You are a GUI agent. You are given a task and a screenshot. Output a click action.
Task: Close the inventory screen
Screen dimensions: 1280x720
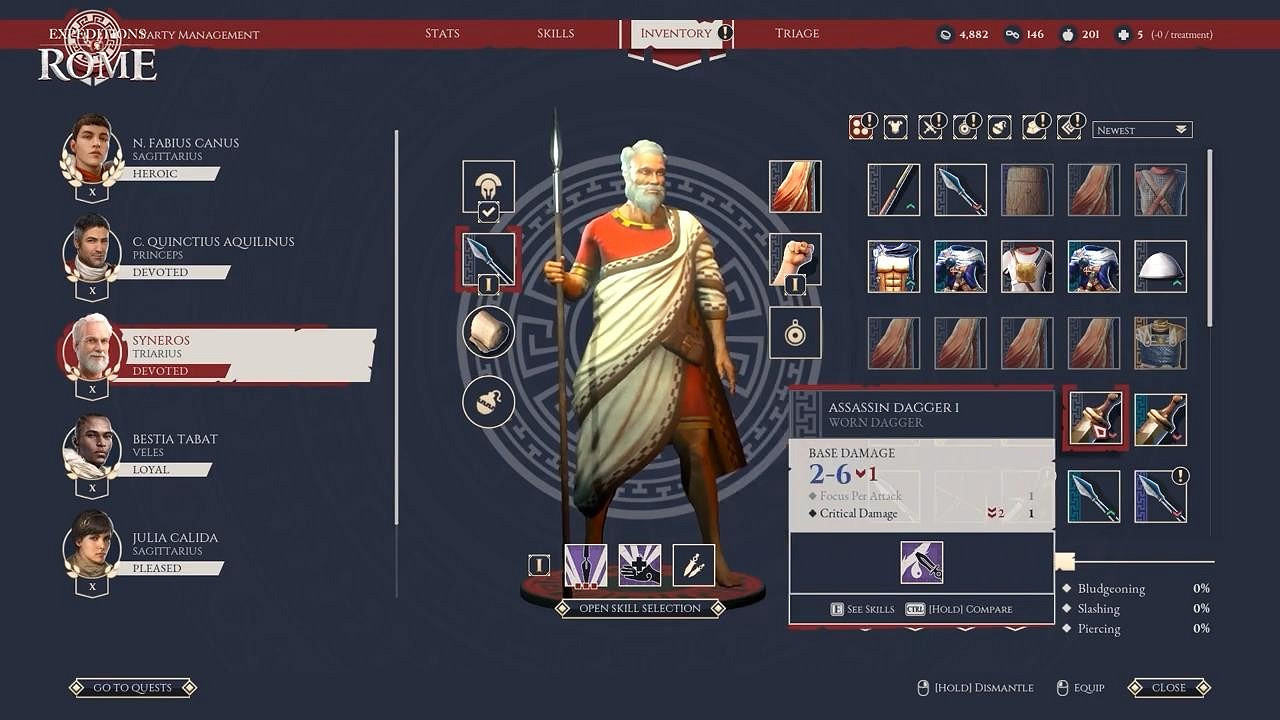pos(1168,688)
